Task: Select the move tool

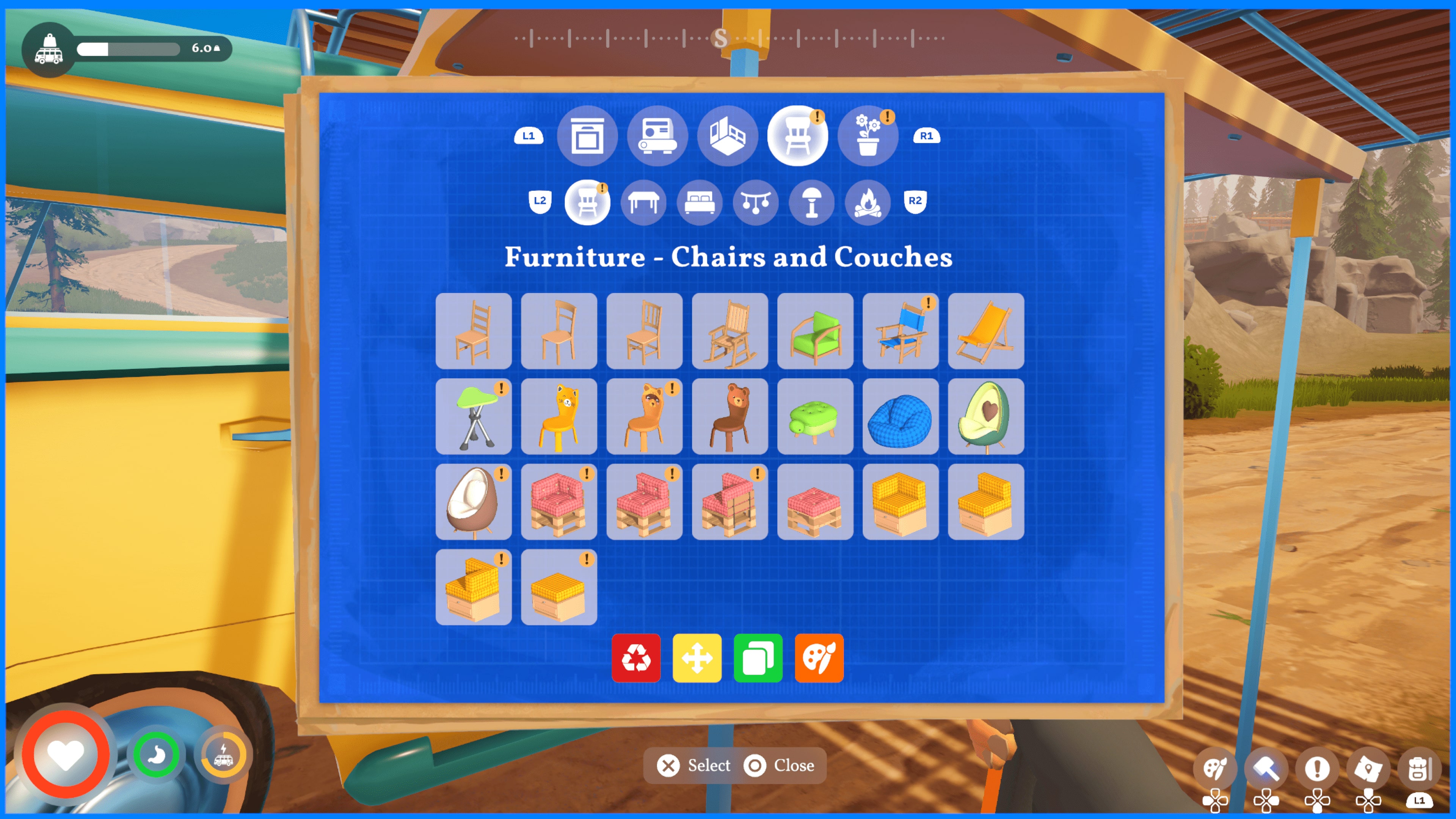Action: [x=698, y=657]
